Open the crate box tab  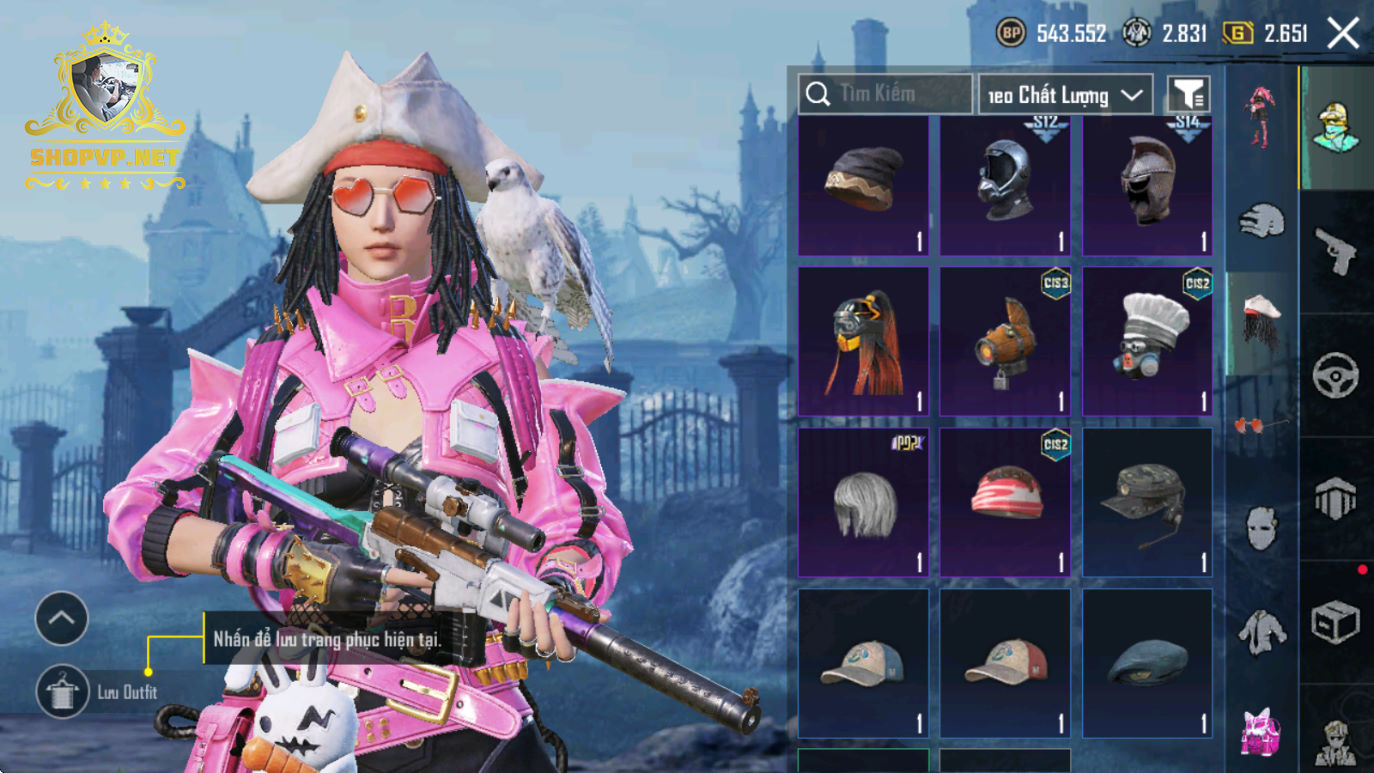[x=1336, y=623]
